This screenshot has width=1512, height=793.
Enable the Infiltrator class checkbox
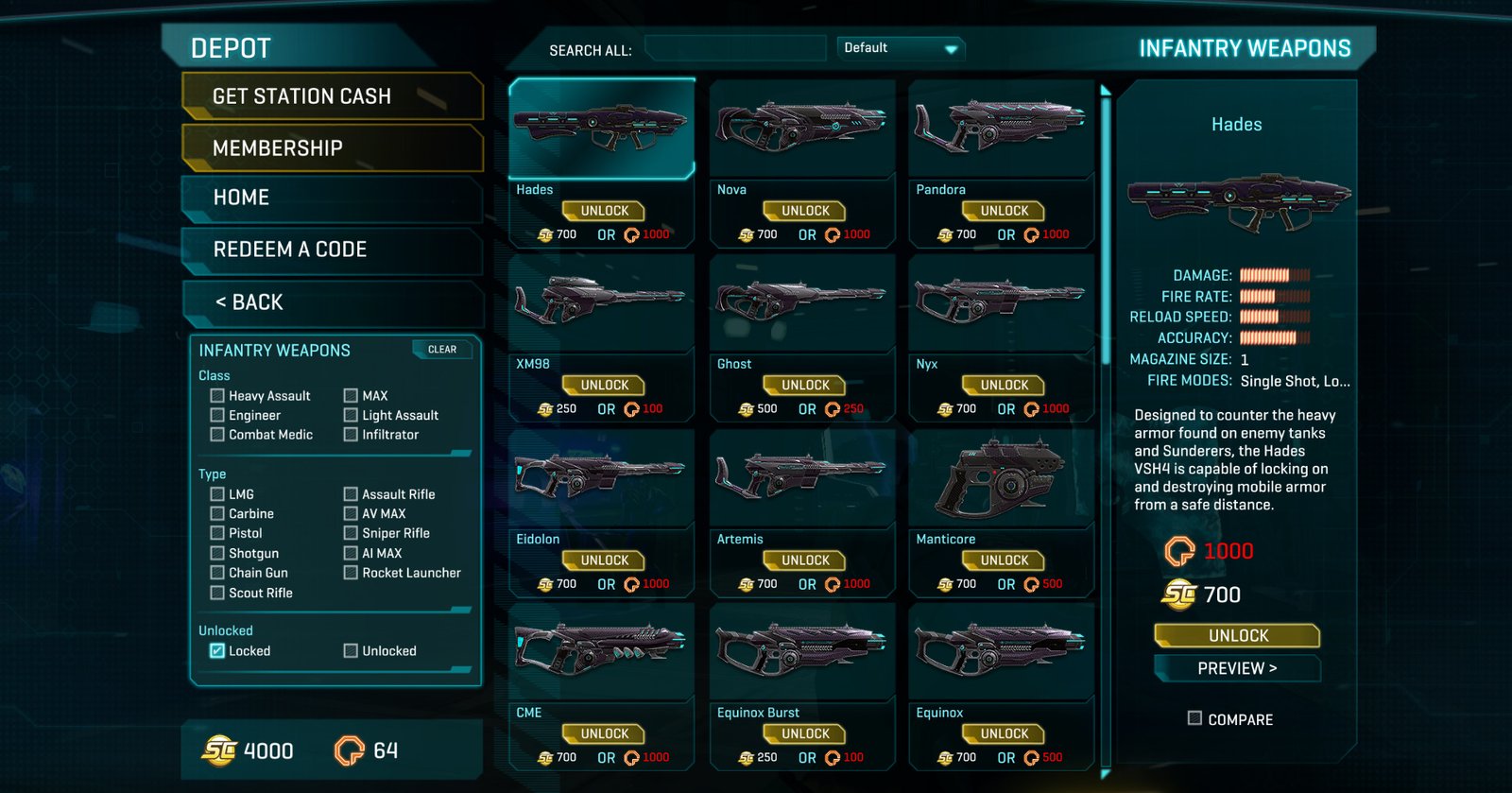tap(351, 435)
